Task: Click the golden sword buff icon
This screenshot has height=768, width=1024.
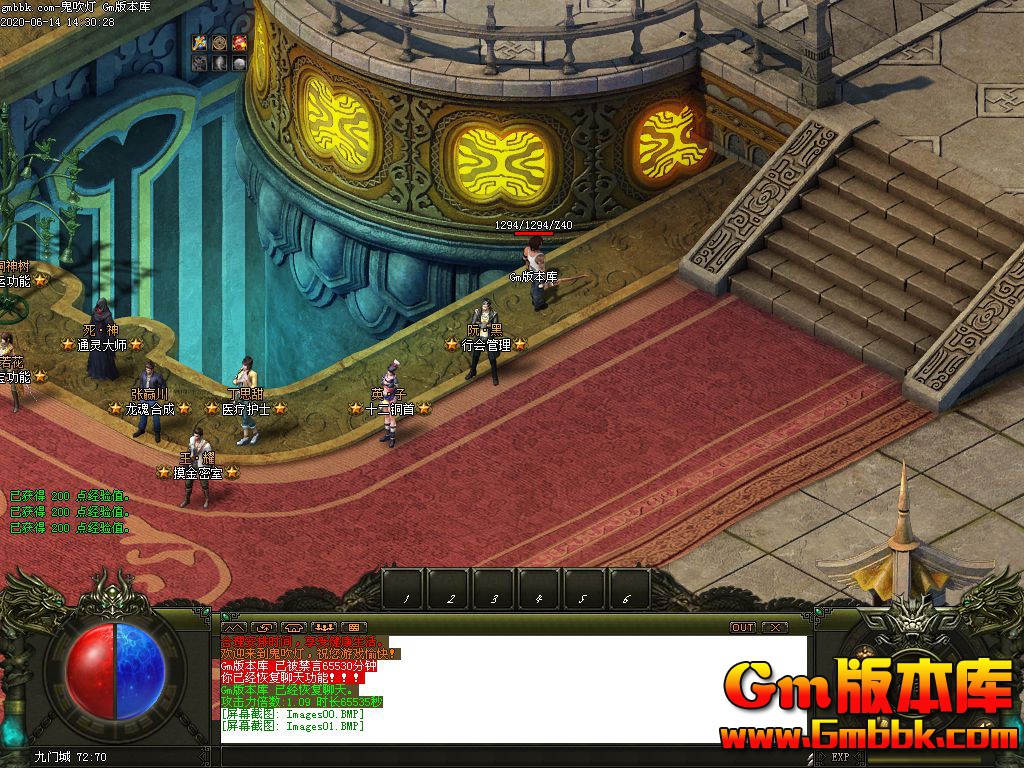Action: click(x=200, y=43)
